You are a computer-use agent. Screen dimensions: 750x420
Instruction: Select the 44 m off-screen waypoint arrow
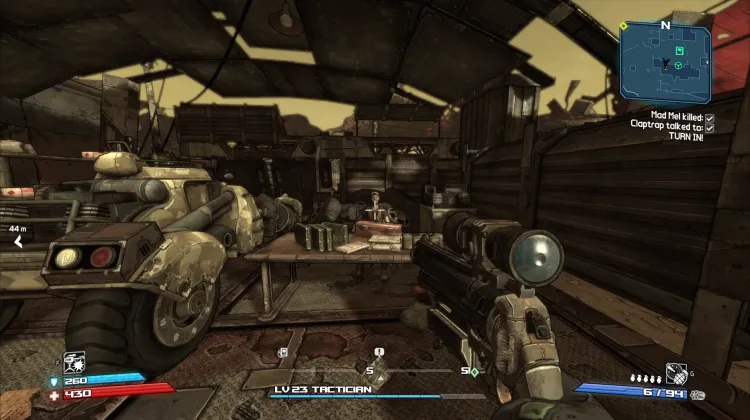tap(17, 240)
